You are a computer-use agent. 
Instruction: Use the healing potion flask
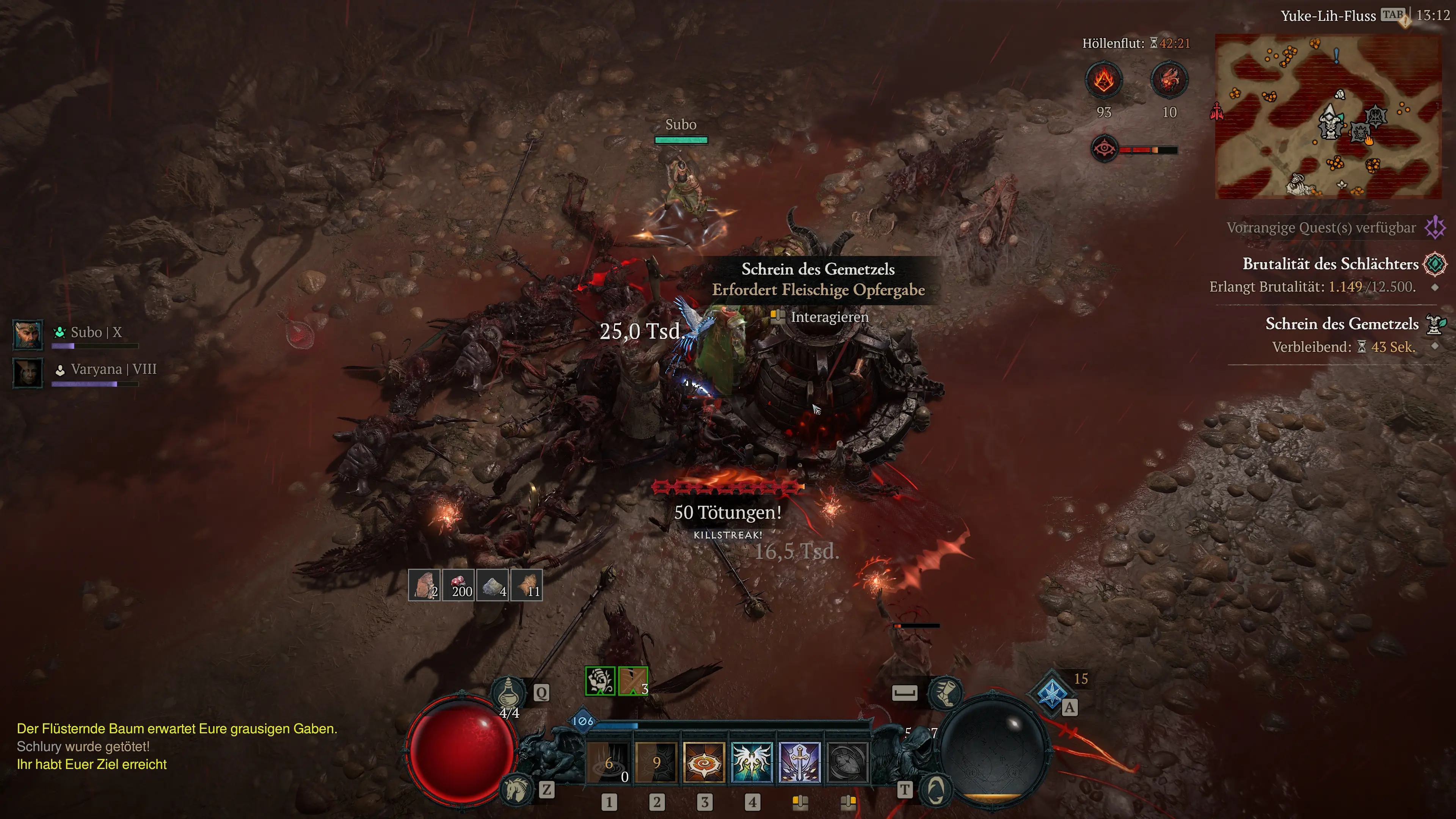(x=509, y=692)
